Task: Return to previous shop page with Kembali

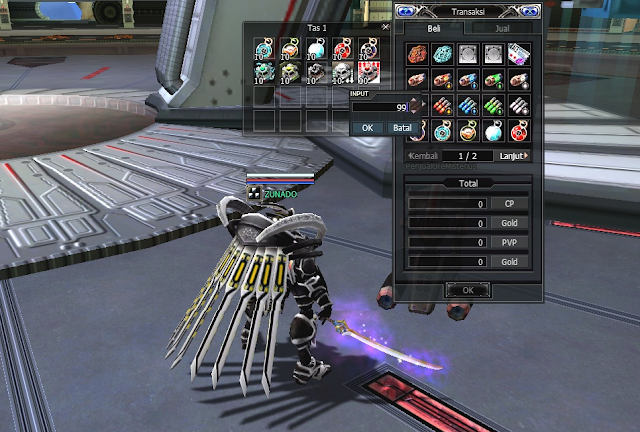Action: (424, 156)
